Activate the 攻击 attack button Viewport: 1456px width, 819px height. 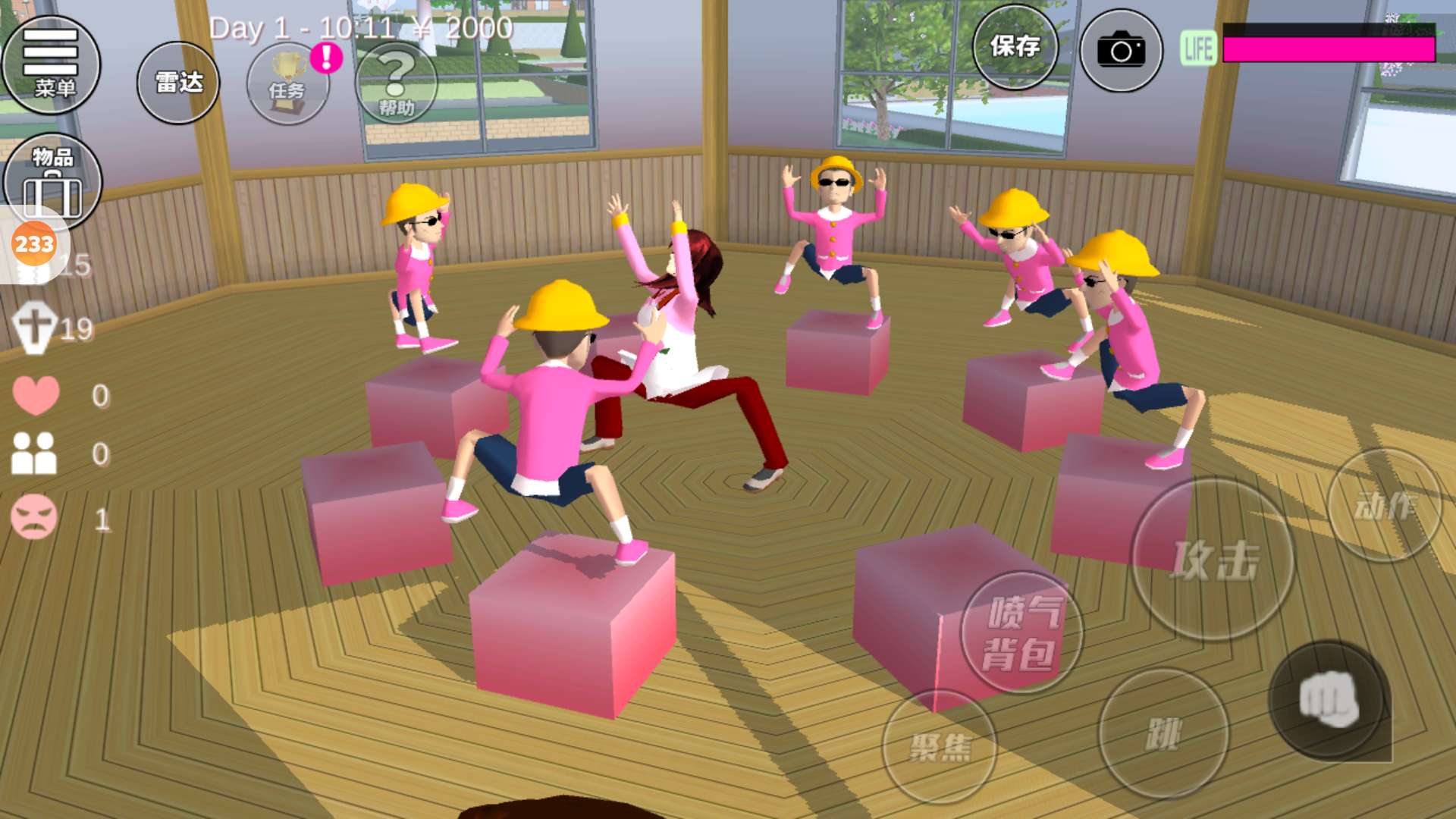[x=1213, y=560]
